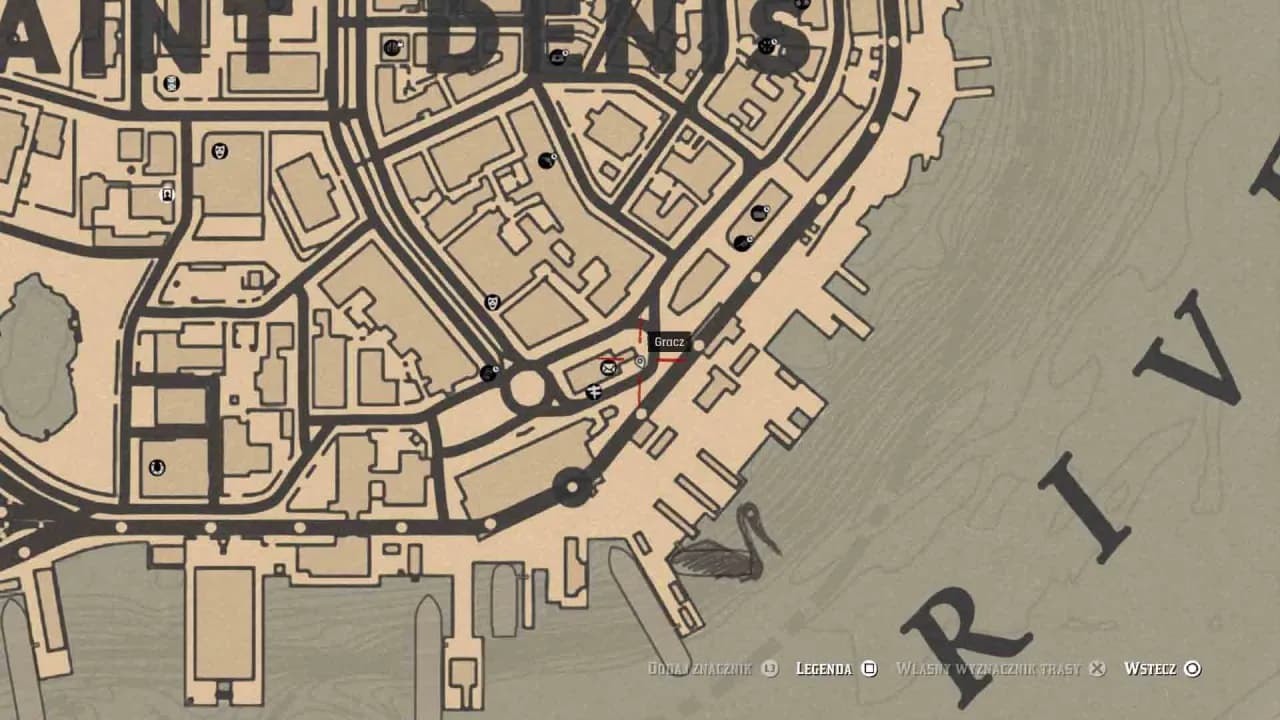
Task: Click the red waypoint crosshair near Gracz
Action: 641,359
